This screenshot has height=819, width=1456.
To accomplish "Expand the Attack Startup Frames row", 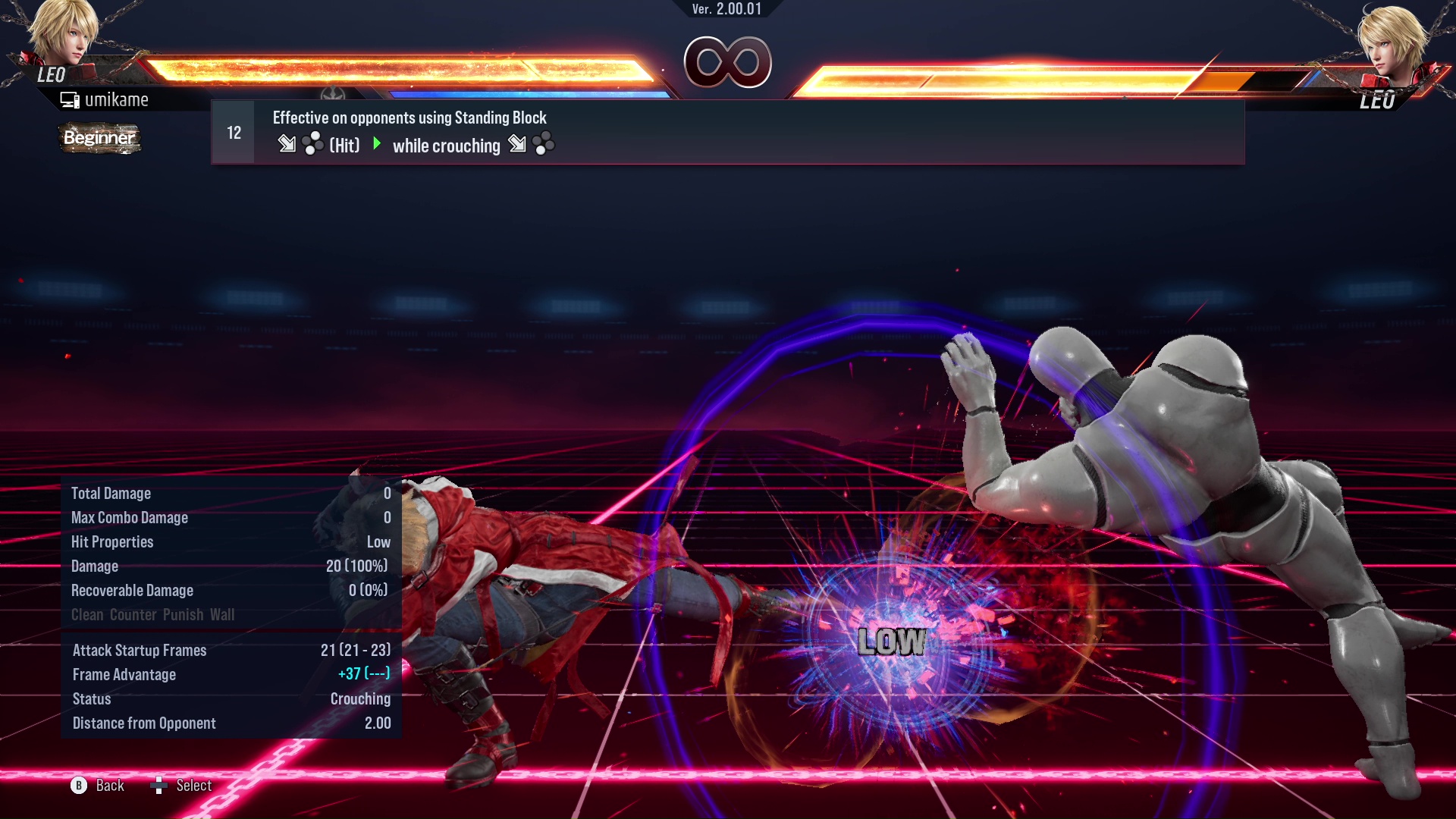I will [x=140, y=650].
